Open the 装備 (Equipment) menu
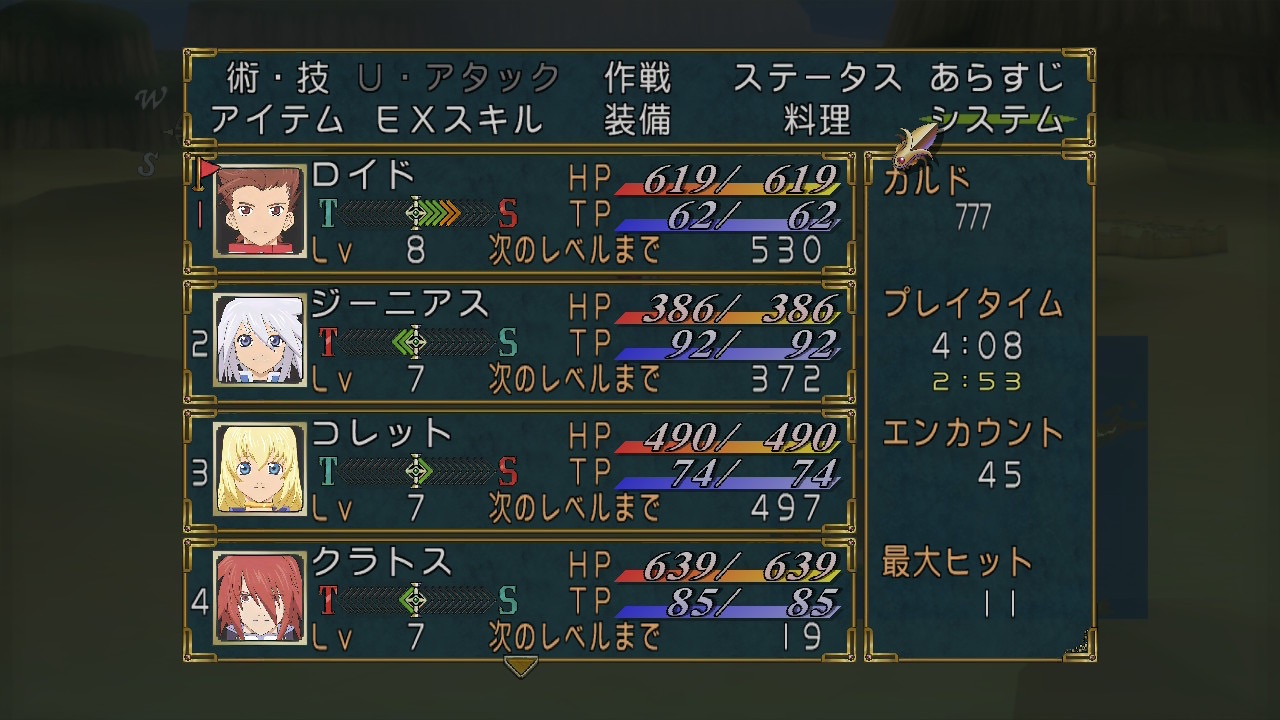Viewport: 1280px width, 720px height. pos(637,120)
